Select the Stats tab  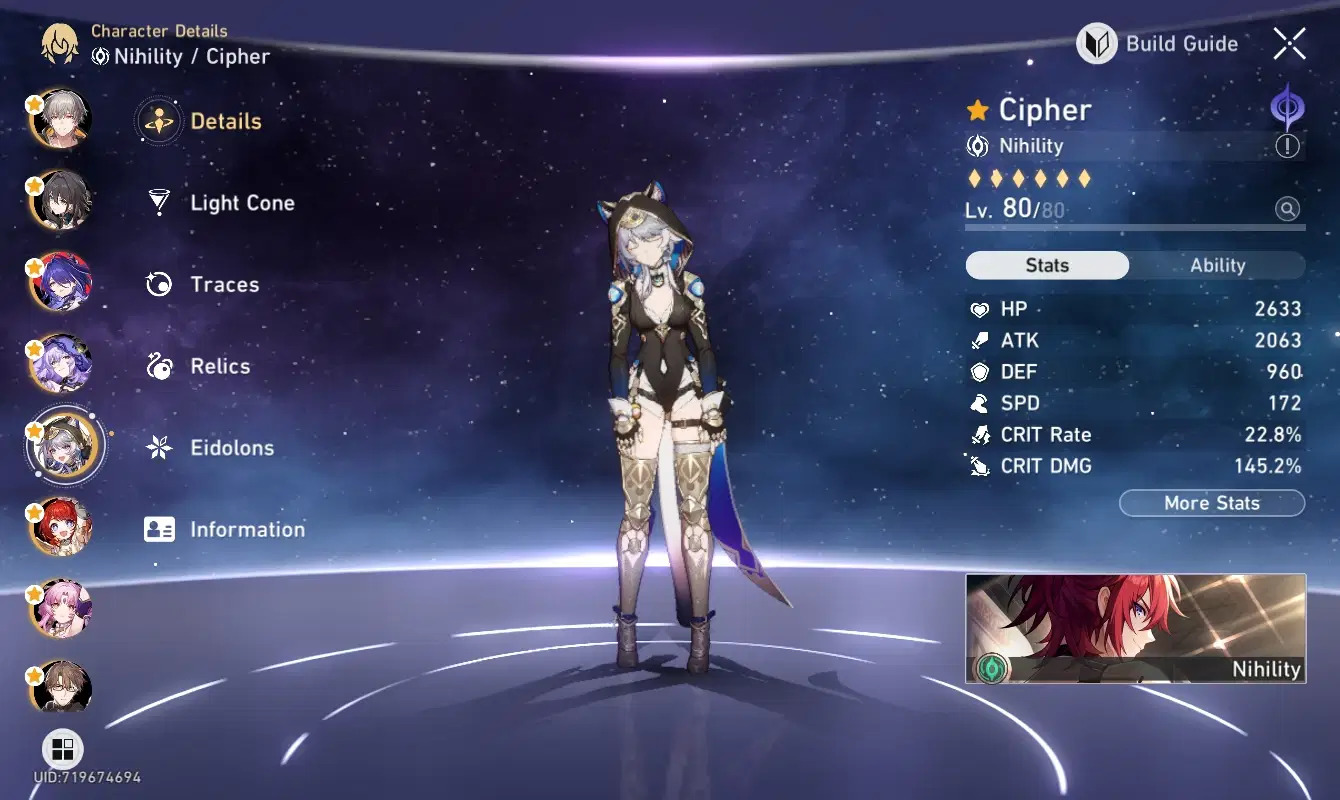[1047, 266]
